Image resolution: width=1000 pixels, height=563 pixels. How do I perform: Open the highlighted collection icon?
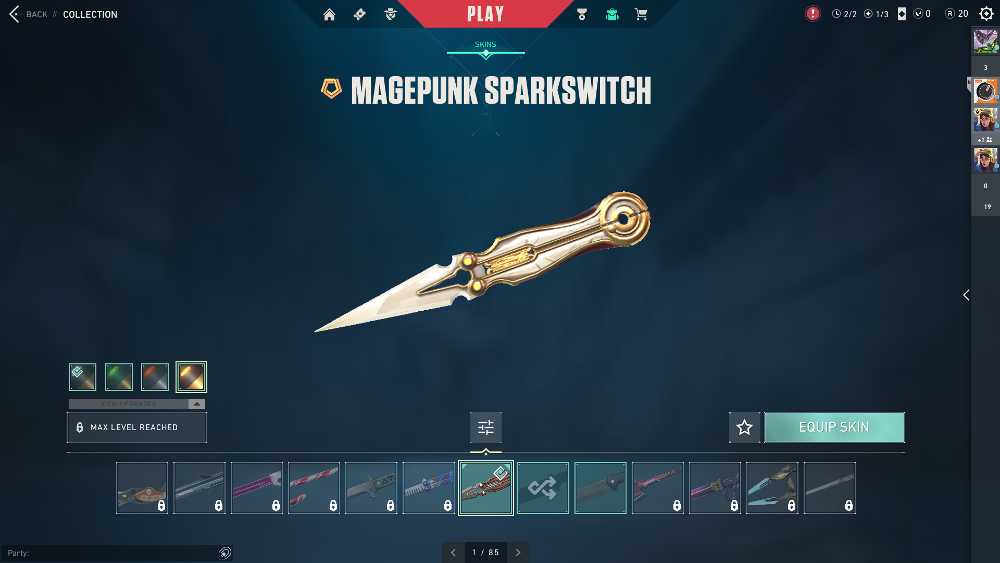[612, 14]
